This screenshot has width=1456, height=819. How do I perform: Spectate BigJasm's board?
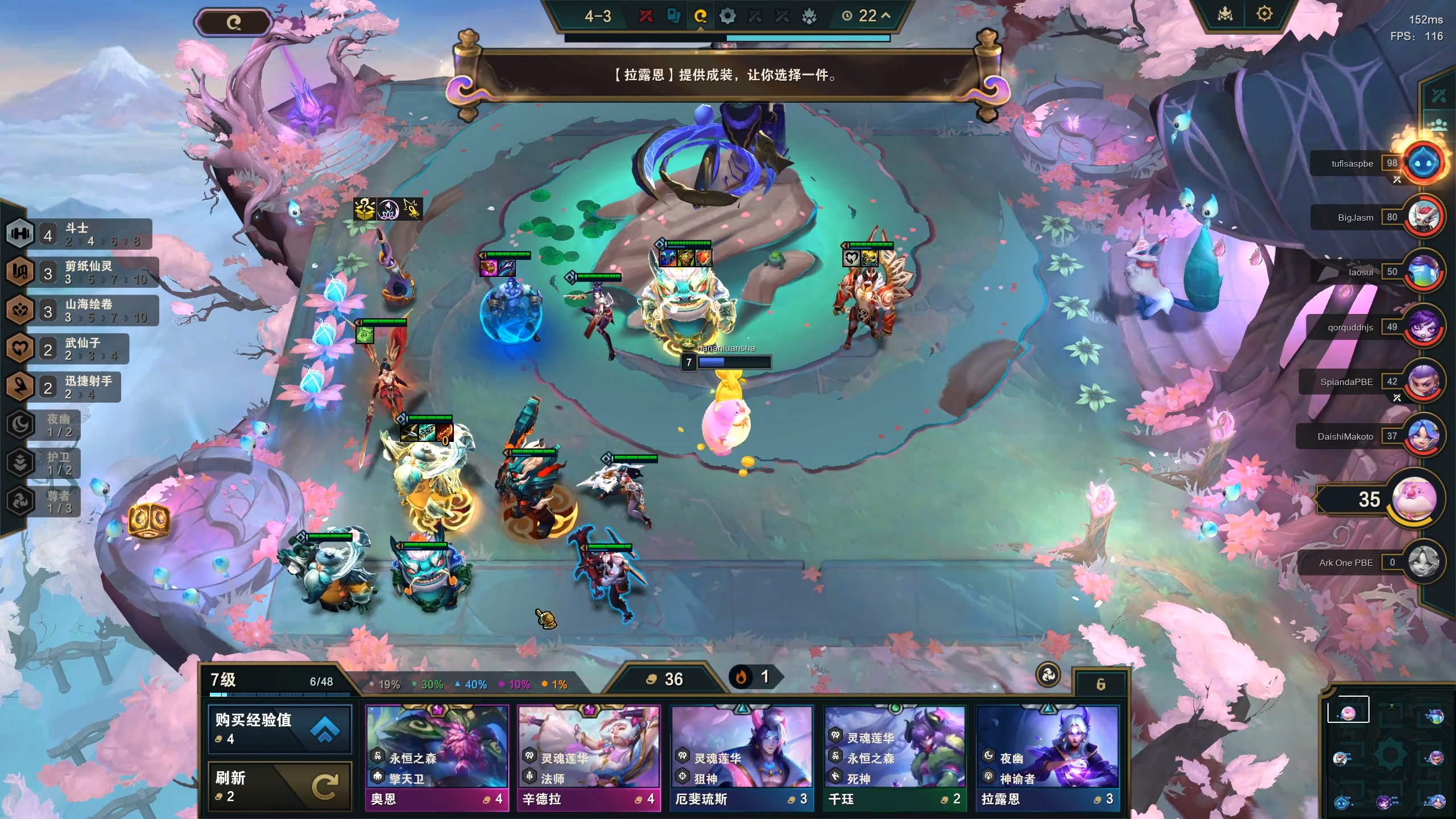point(1424,217)
